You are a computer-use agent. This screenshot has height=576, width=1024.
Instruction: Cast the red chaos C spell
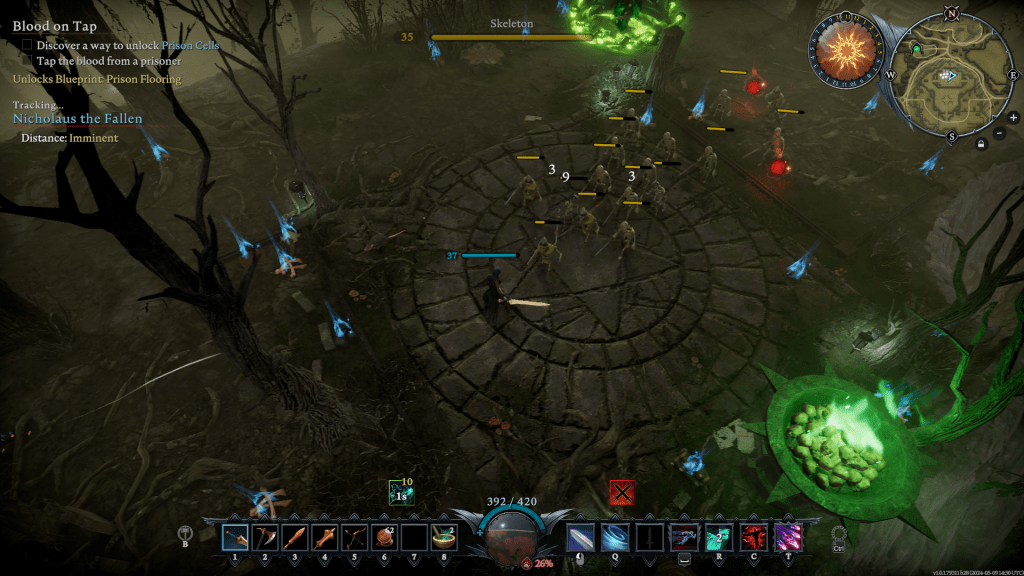(x=754, y=538)
